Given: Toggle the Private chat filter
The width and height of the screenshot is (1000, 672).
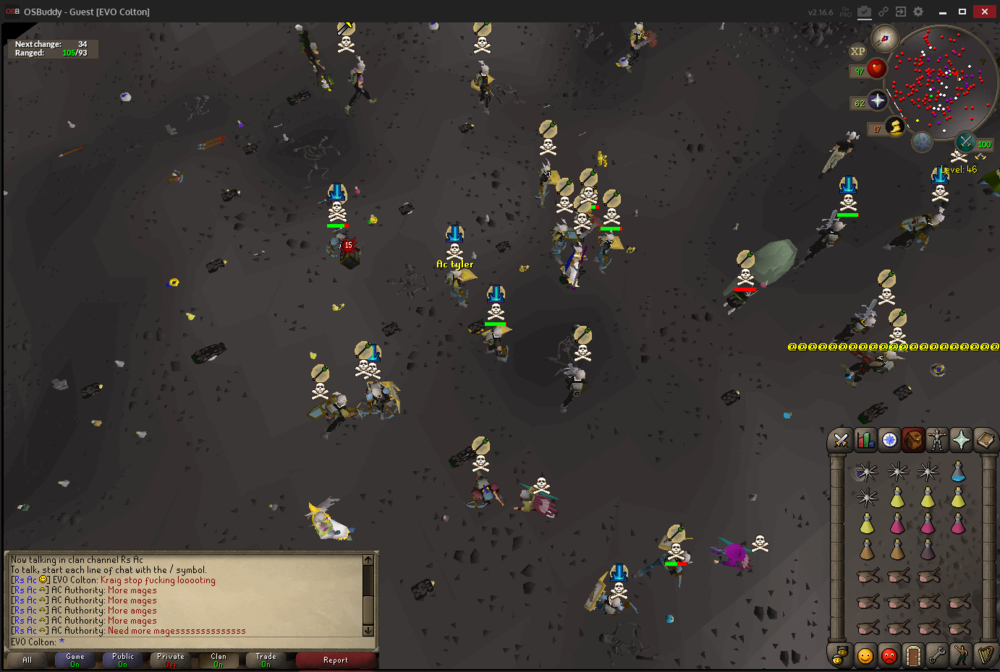Looking at the screenshot, I should [171, 660].
